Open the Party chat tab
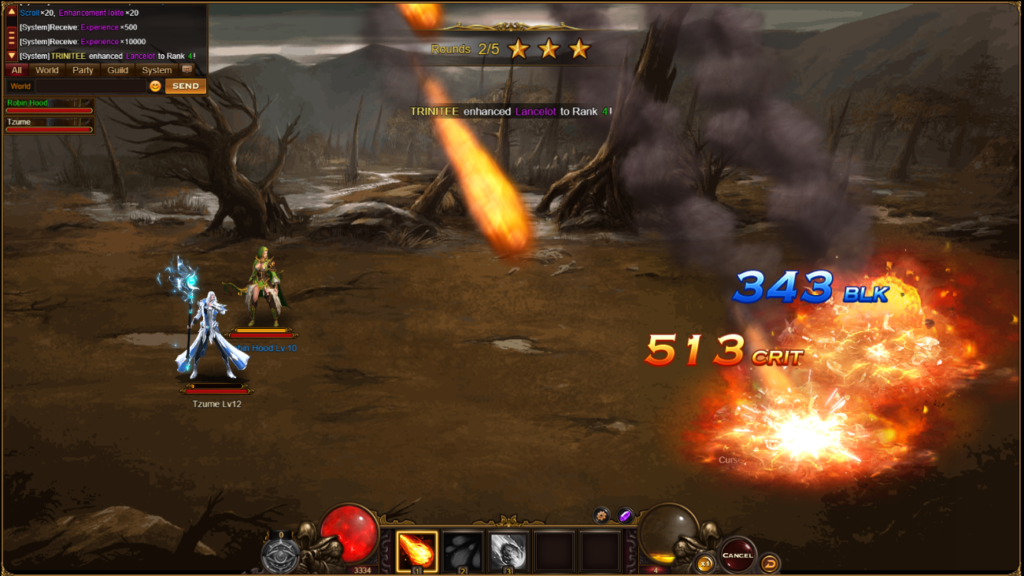Image resolution: width=1024 pixels, height=576 pixels. [x=83, y=70]
